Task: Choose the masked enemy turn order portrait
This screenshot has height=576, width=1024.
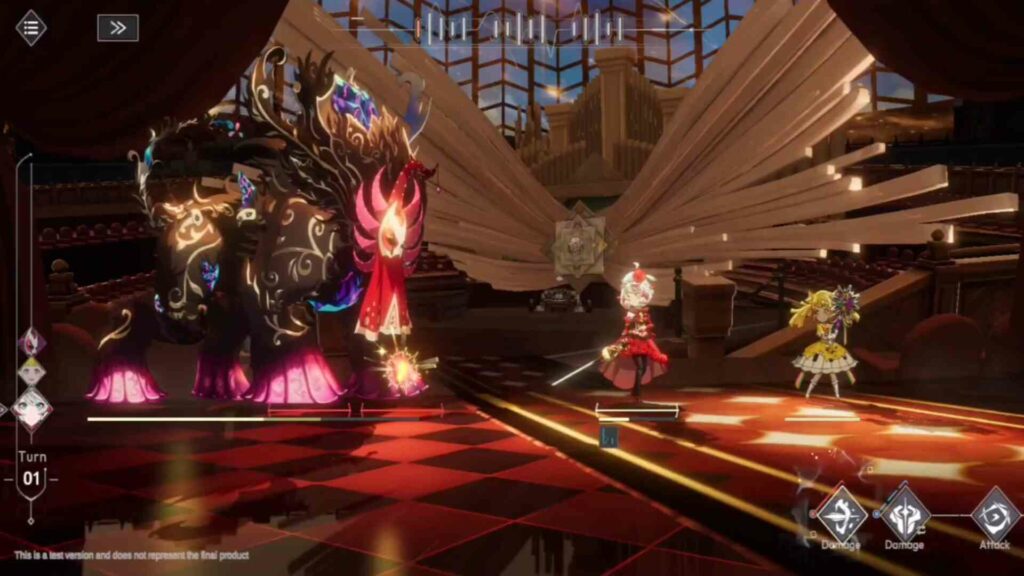Action: [32, 342]
